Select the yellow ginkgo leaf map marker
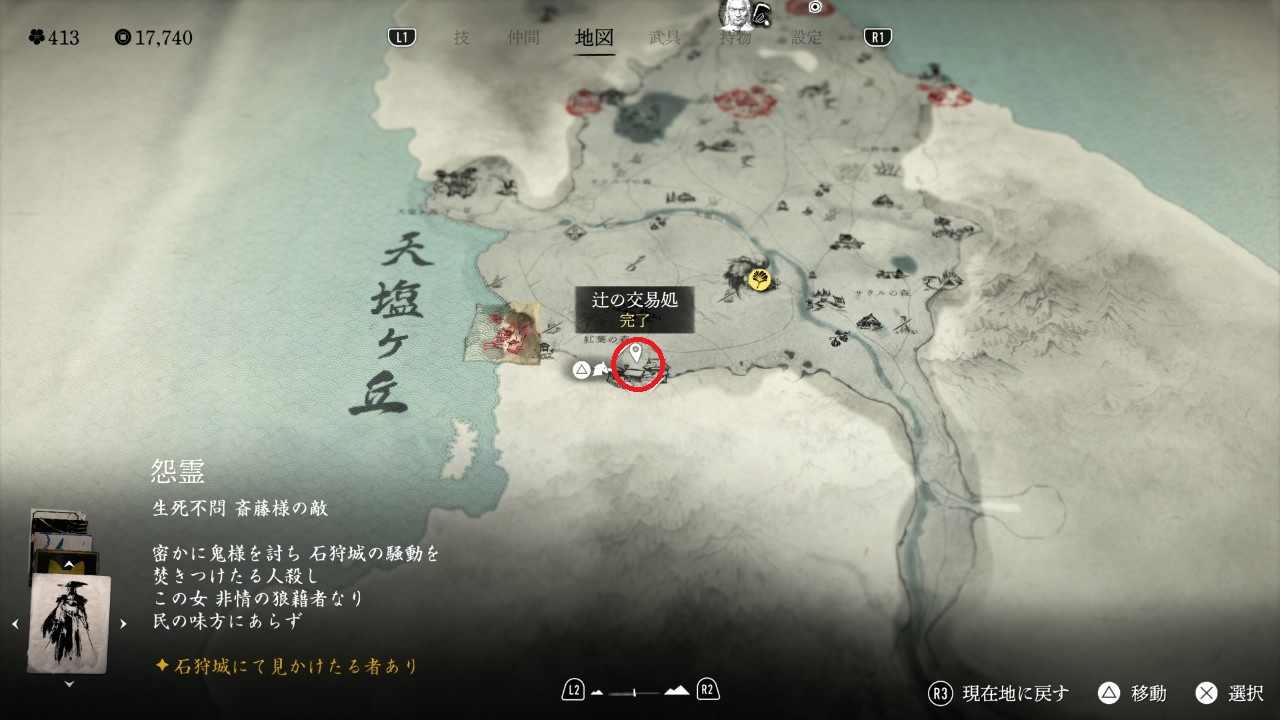1280x720 pixels. (x=762, y=279)
